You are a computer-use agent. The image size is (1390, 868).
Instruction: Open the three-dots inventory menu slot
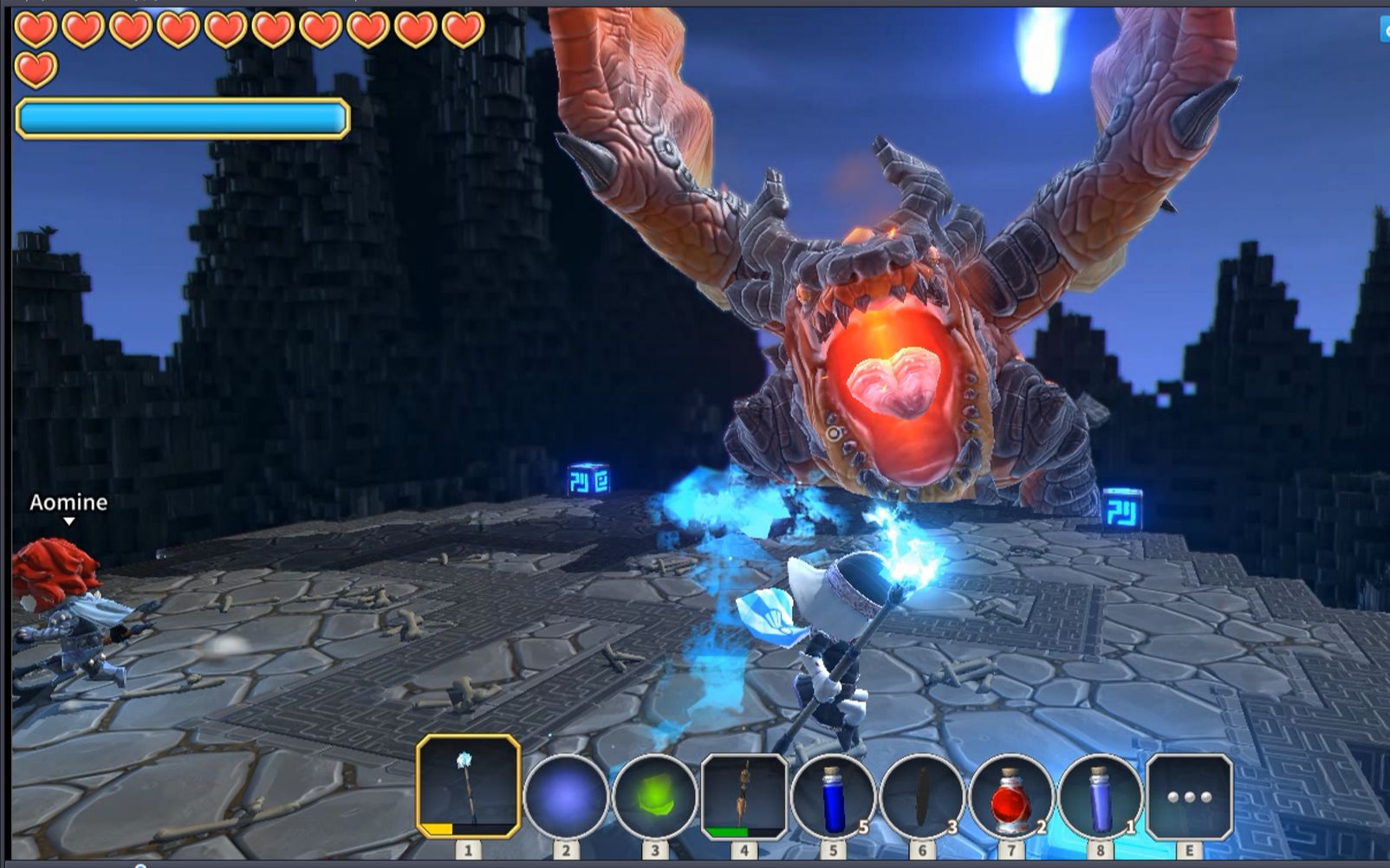(x=1189, y=796)
